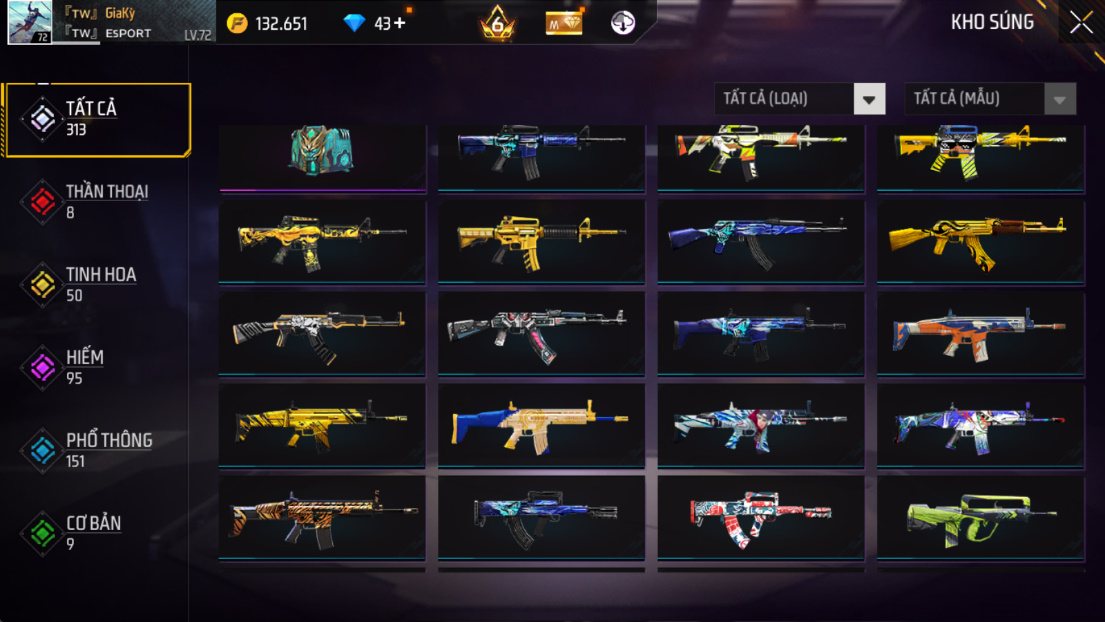1105x622 pixels.
Task: Close the Kho Súng weapon vault
Action: 1081,23
